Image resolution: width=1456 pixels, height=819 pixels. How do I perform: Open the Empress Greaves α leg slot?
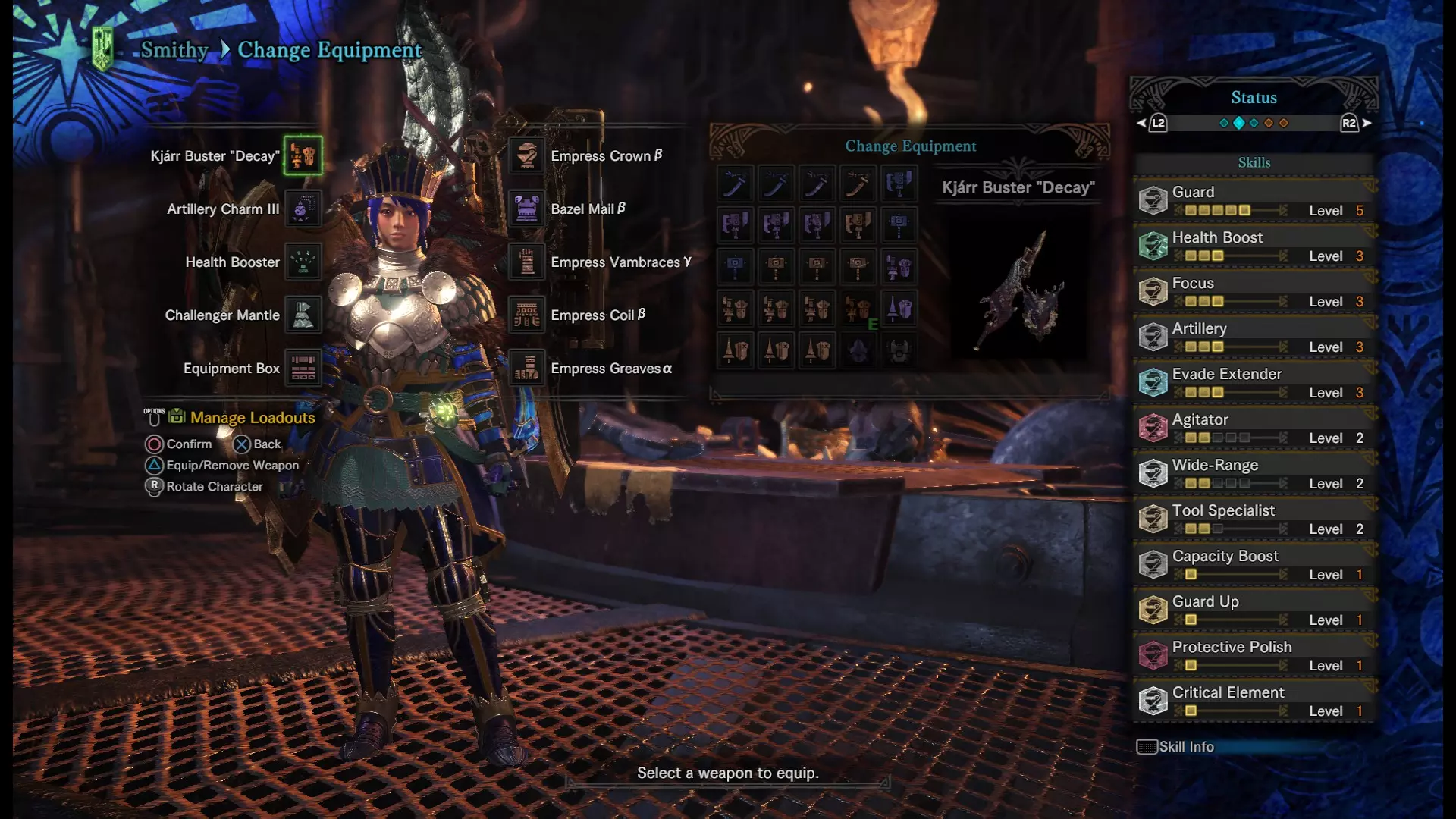(526, 368)
